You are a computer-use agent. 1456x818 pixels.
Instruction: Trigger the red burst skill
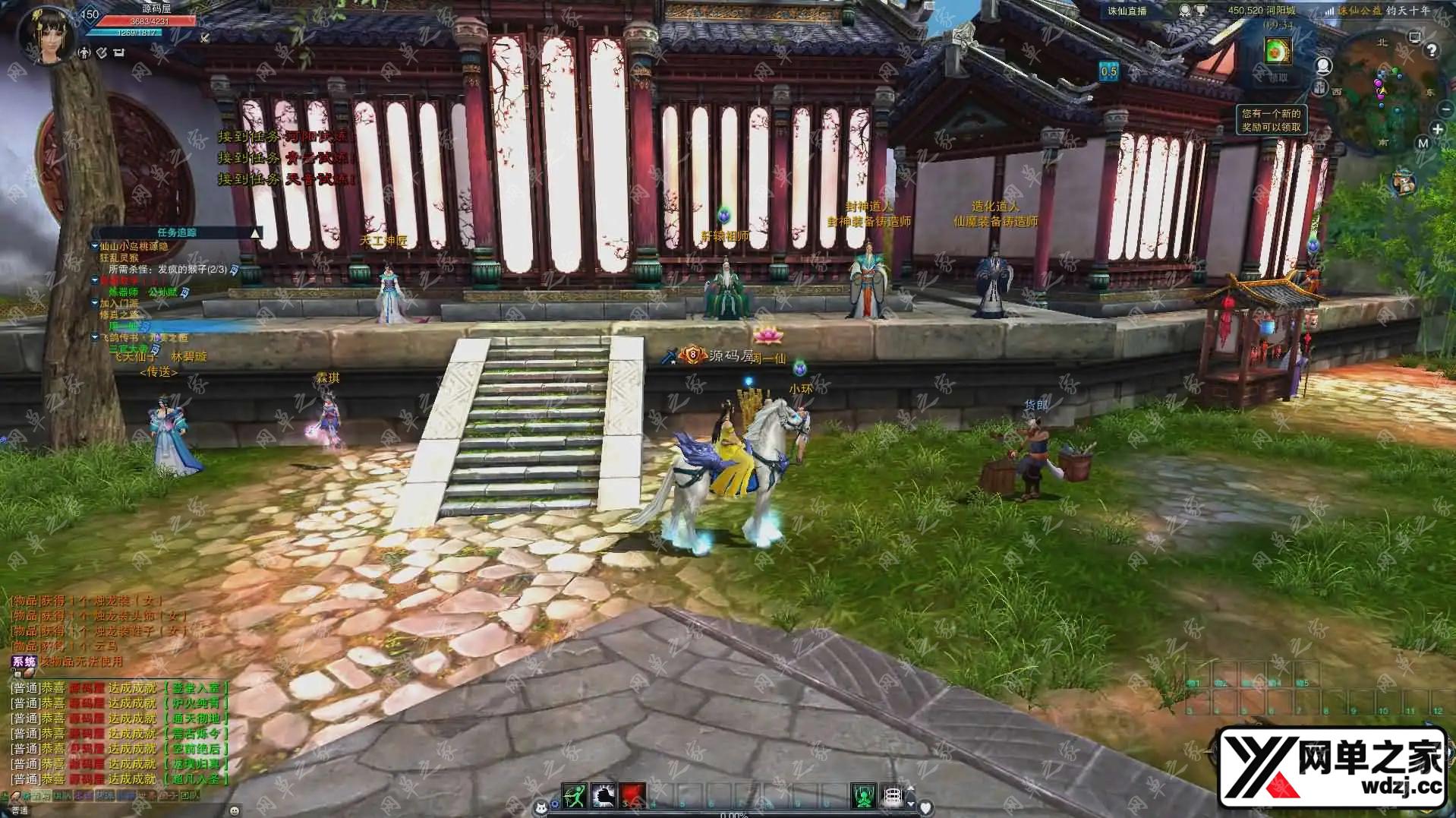[632, 795]
